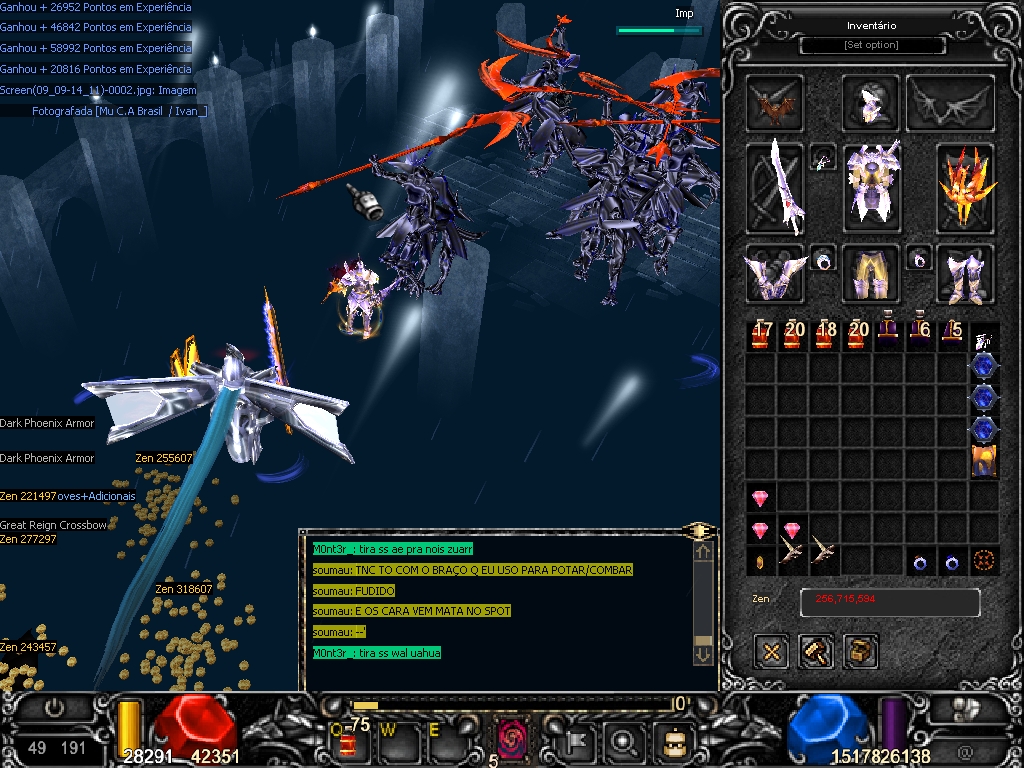Open the treasure chest store button
1024x768 pixels.
(x=860, y=651)
